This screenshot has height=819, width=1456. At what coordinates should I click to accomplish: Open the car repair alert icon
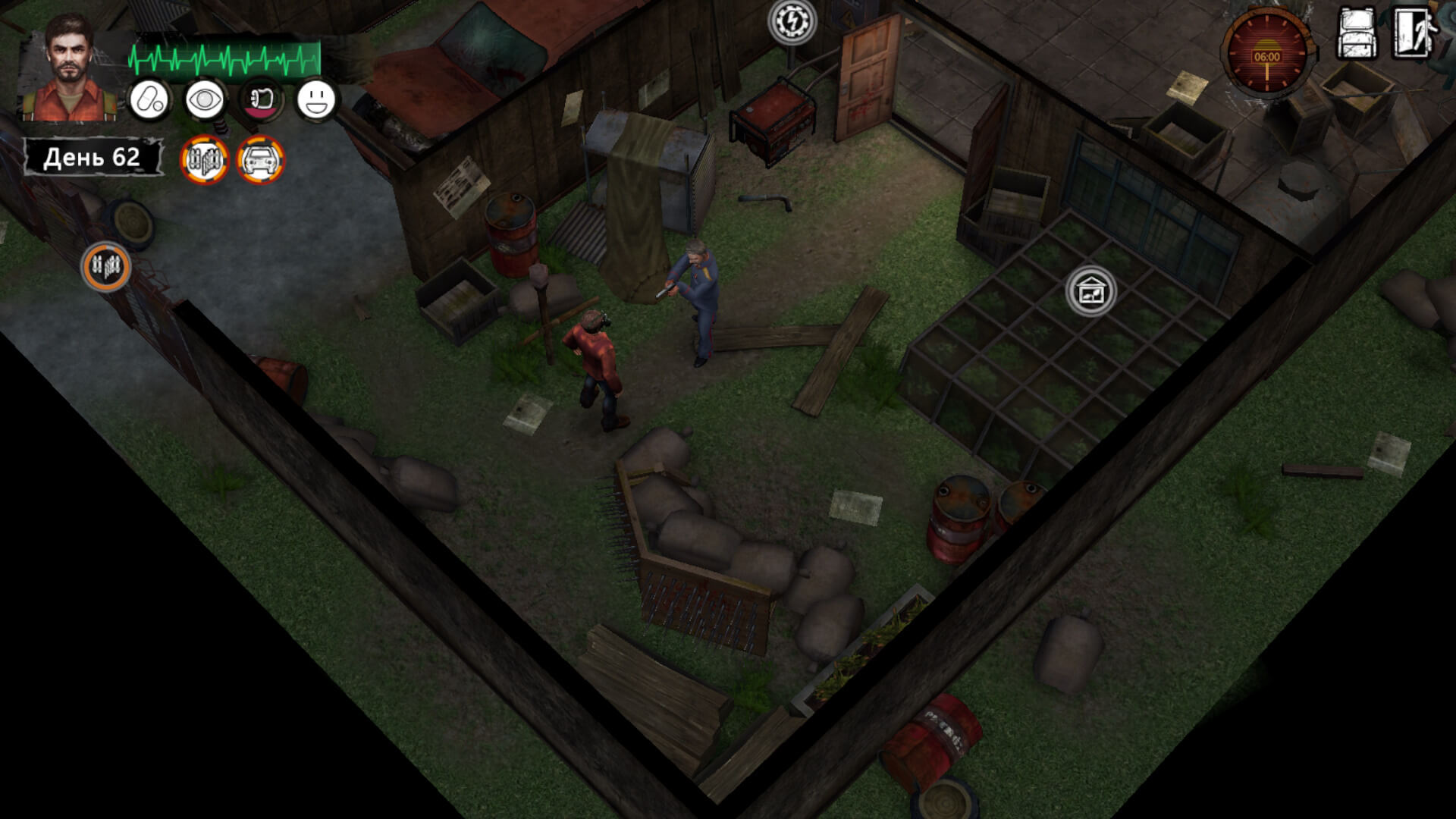pos(260,160)
